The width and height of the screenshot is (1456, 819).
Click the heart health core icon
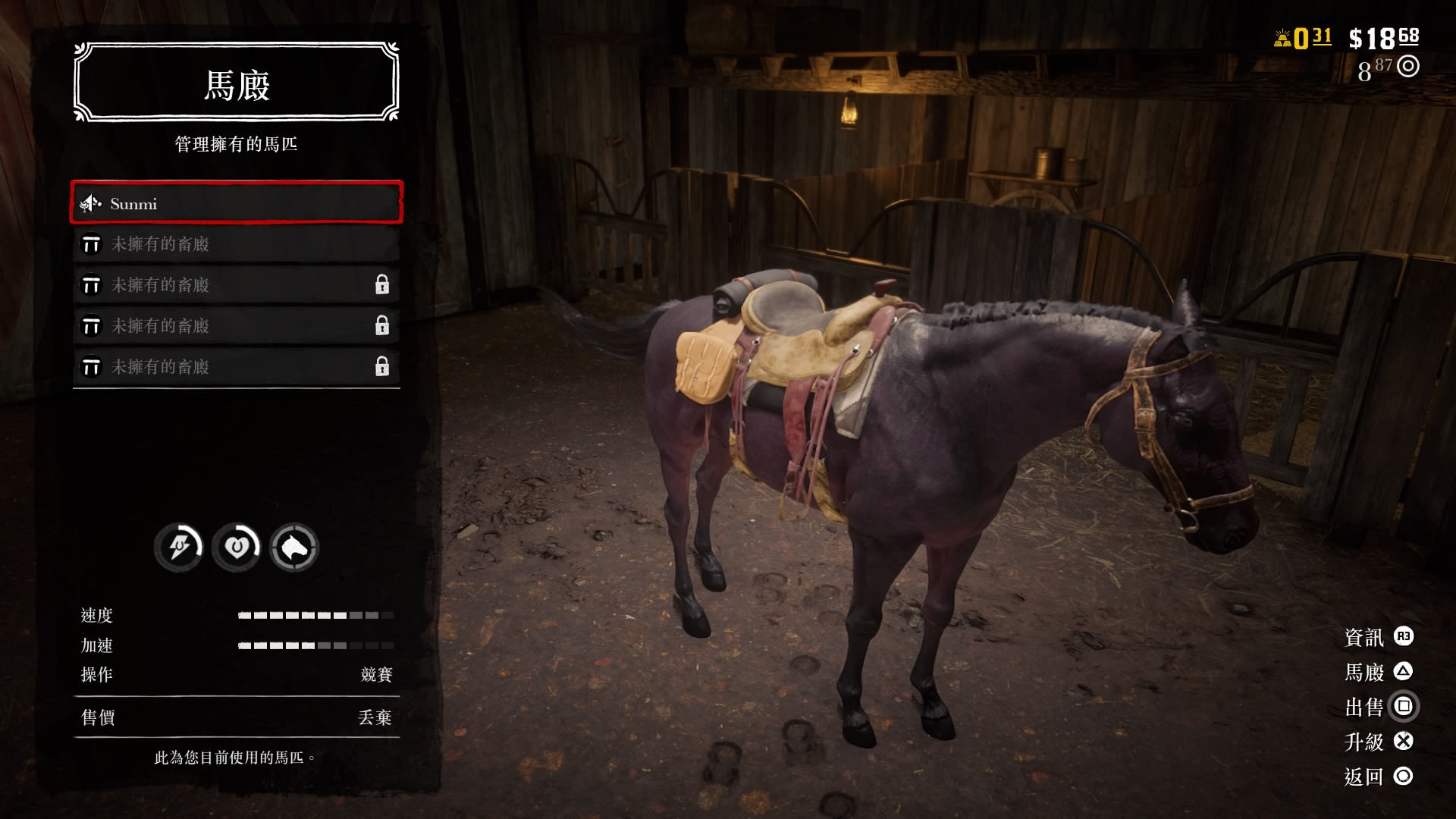[237, 547]
